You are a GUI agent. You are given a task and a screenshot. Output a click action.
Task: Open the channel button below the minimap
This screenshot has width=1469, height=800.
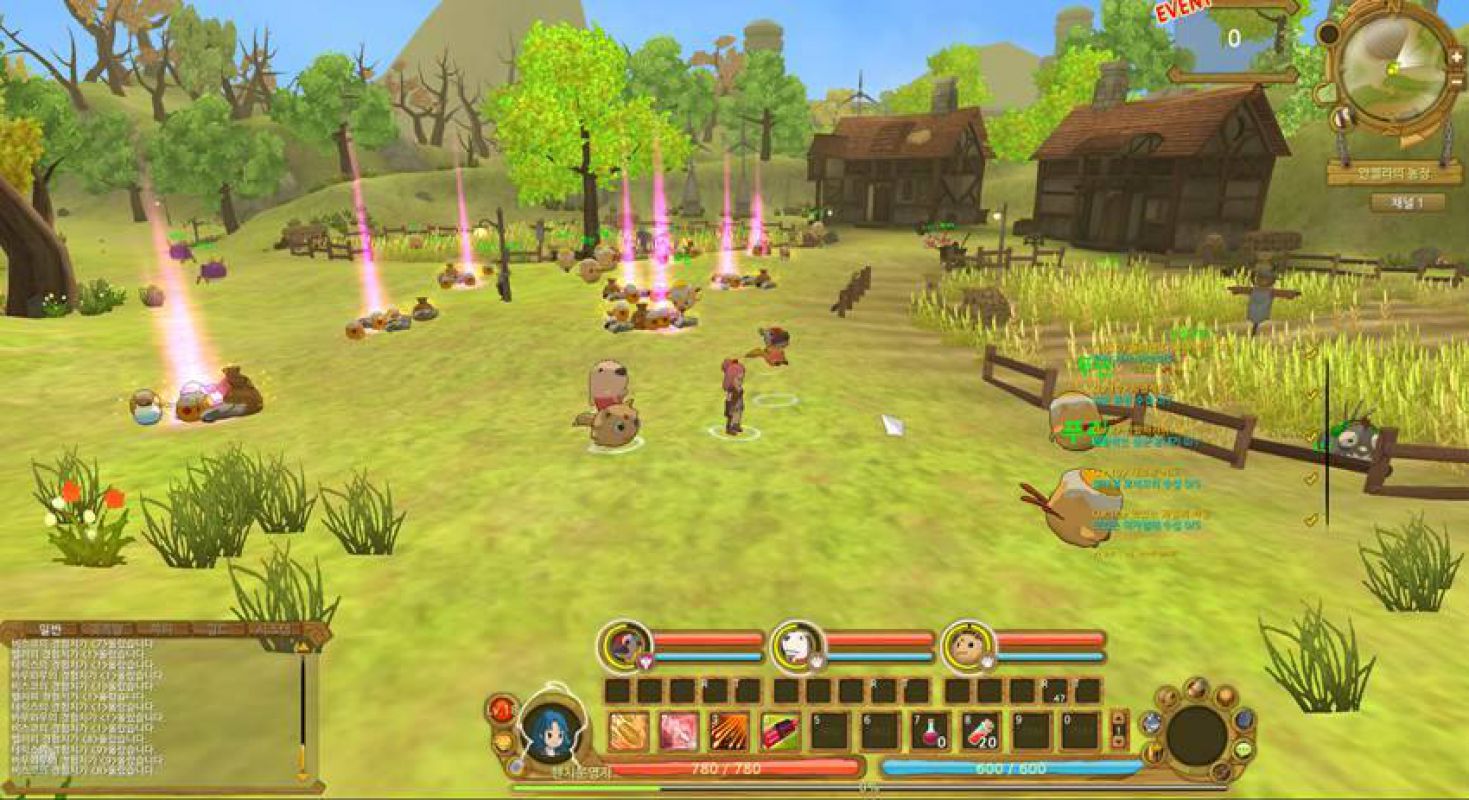coord(1407,202)
